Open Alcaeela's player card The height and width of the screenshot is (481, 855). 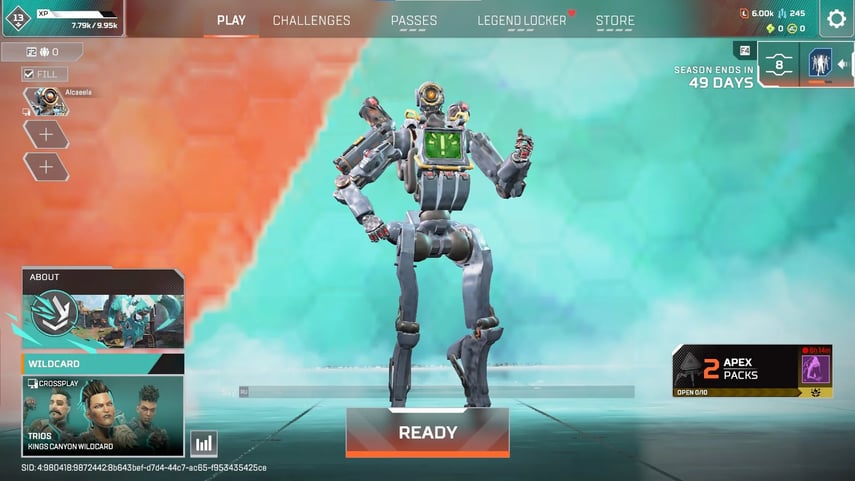45,100
